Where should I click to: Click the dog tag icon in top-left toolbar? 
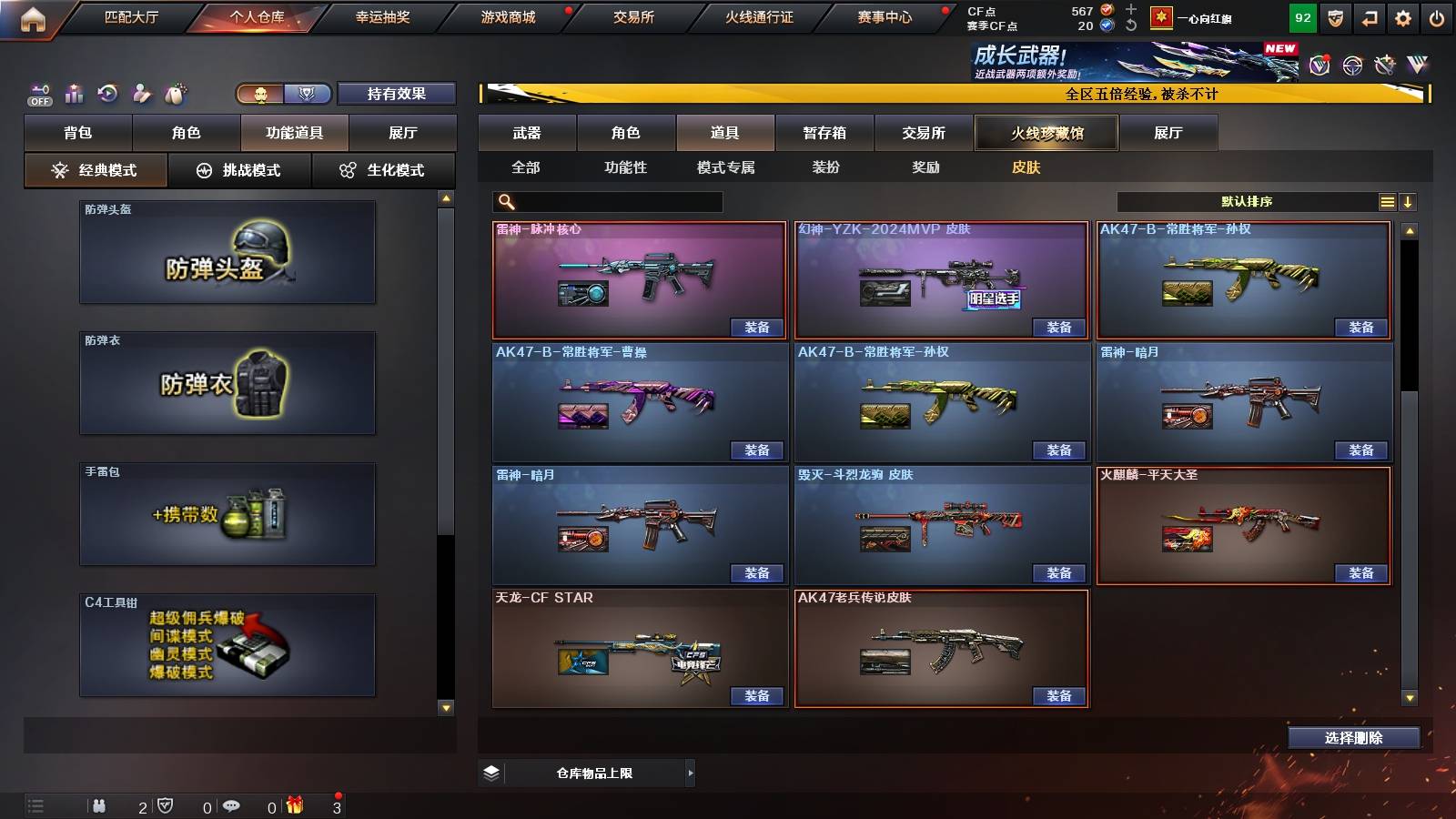click(x=176, y=92)
